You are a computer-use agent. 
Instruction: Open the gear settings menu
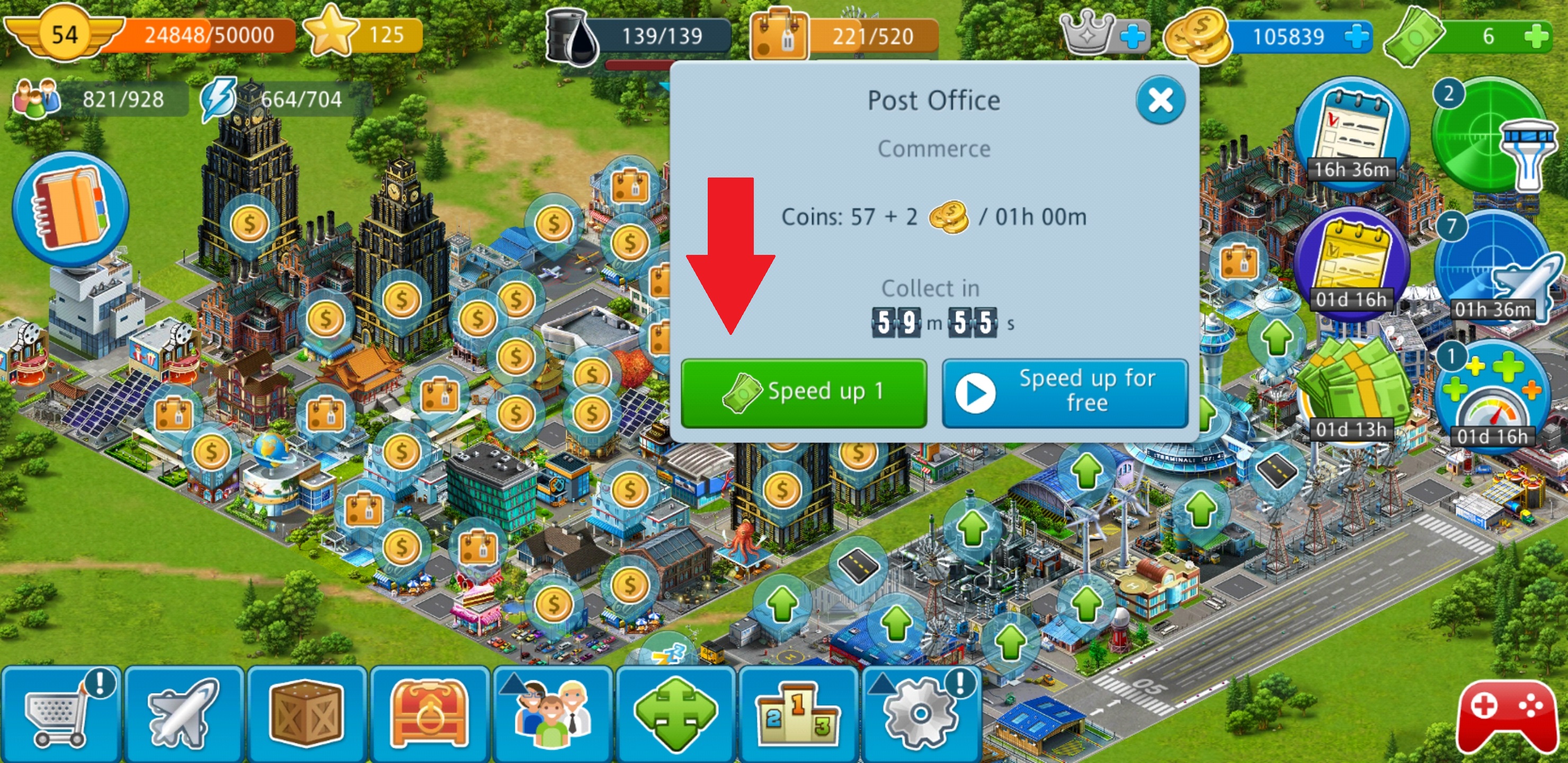point(920,714)
